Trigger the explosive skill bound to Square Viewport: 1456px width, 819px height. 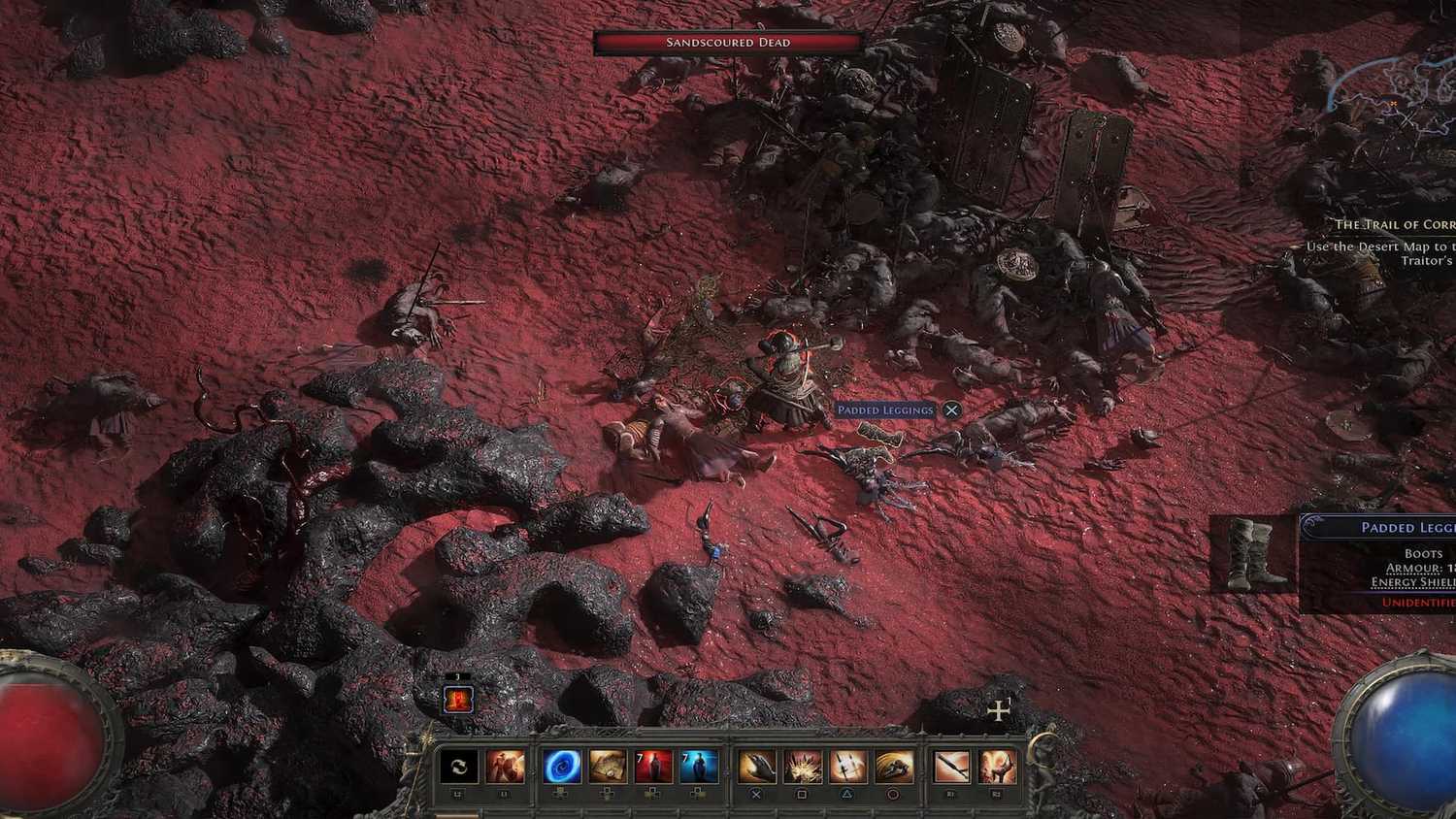(802, 768)
